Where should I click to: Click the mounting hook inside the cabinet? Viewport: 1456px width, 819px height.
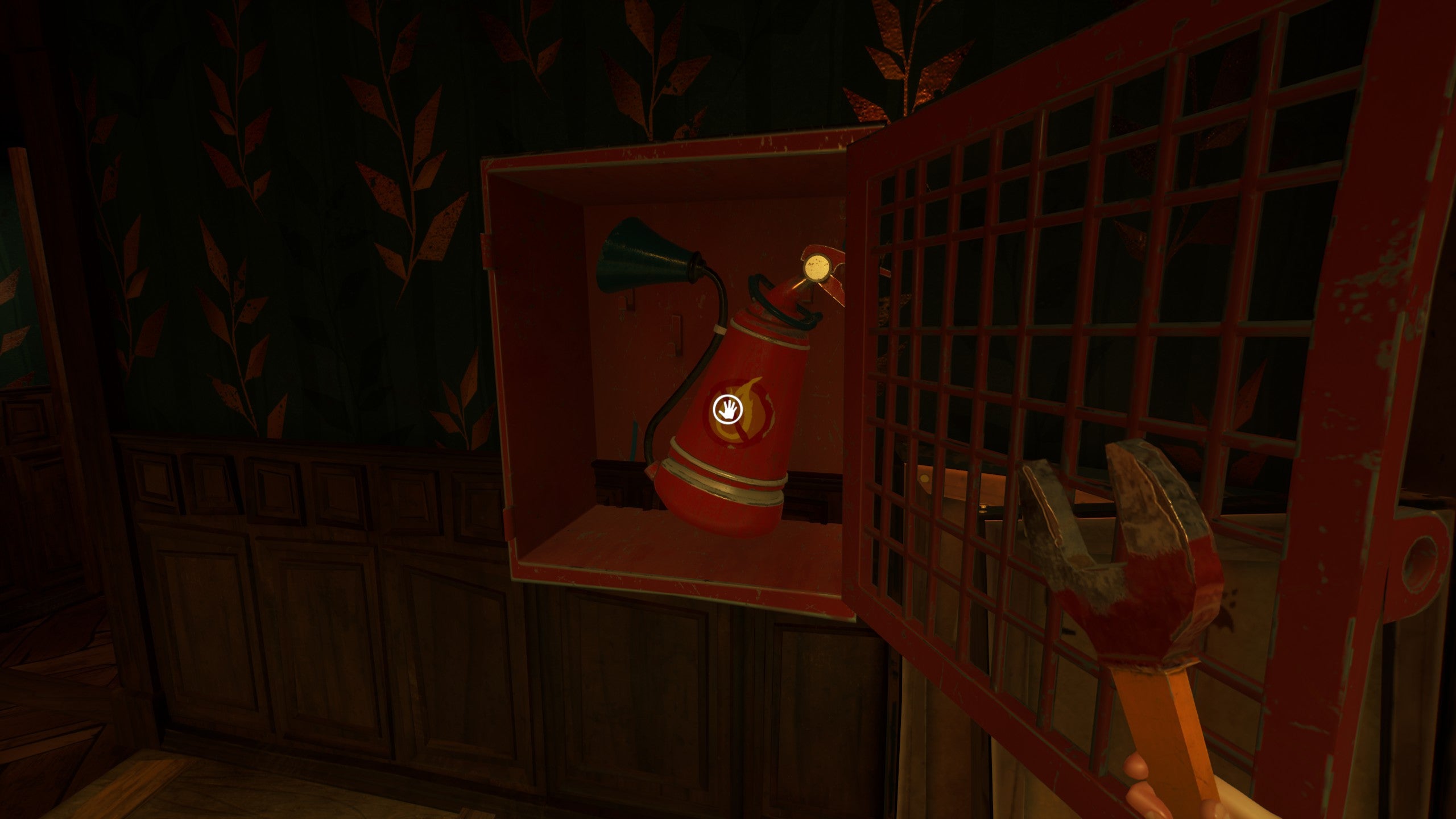point(677,336)
